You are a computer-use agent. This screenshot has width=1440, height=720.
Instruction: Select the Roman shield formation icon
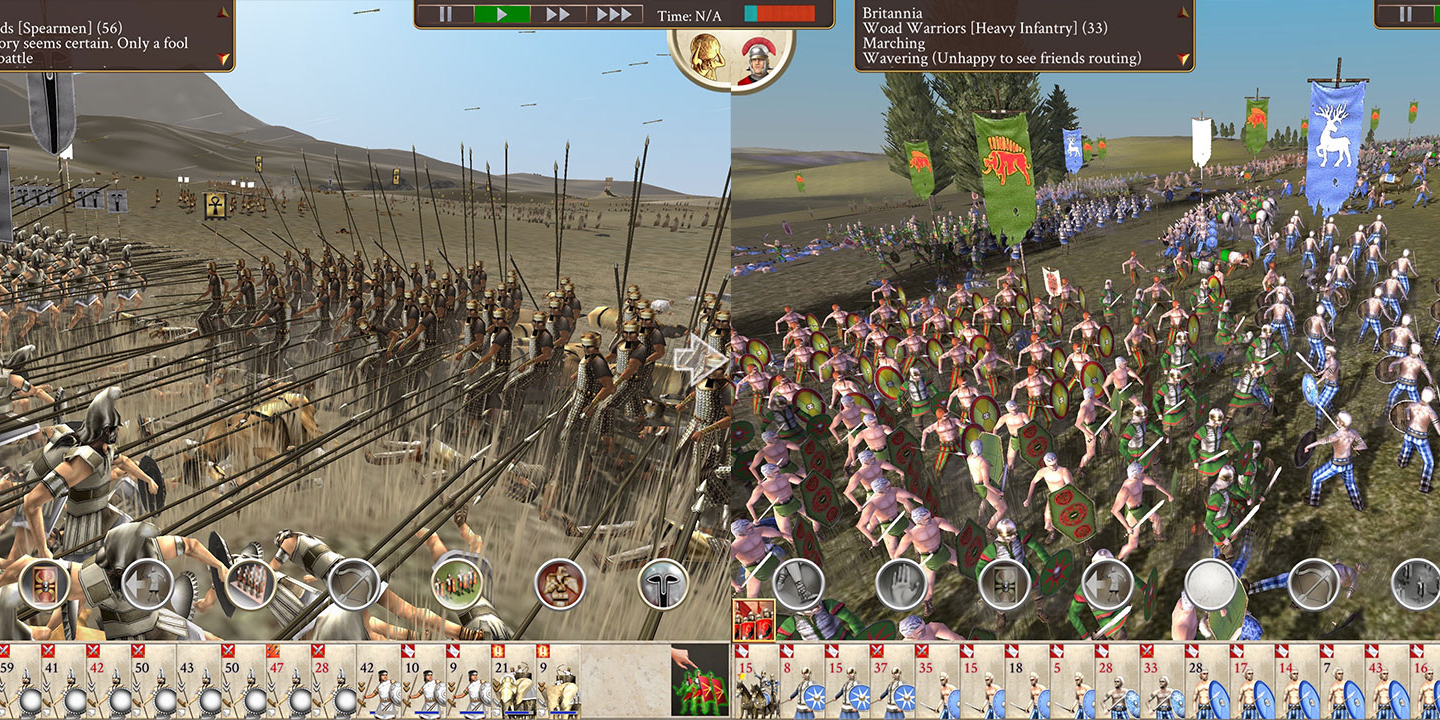pos(42,585)
